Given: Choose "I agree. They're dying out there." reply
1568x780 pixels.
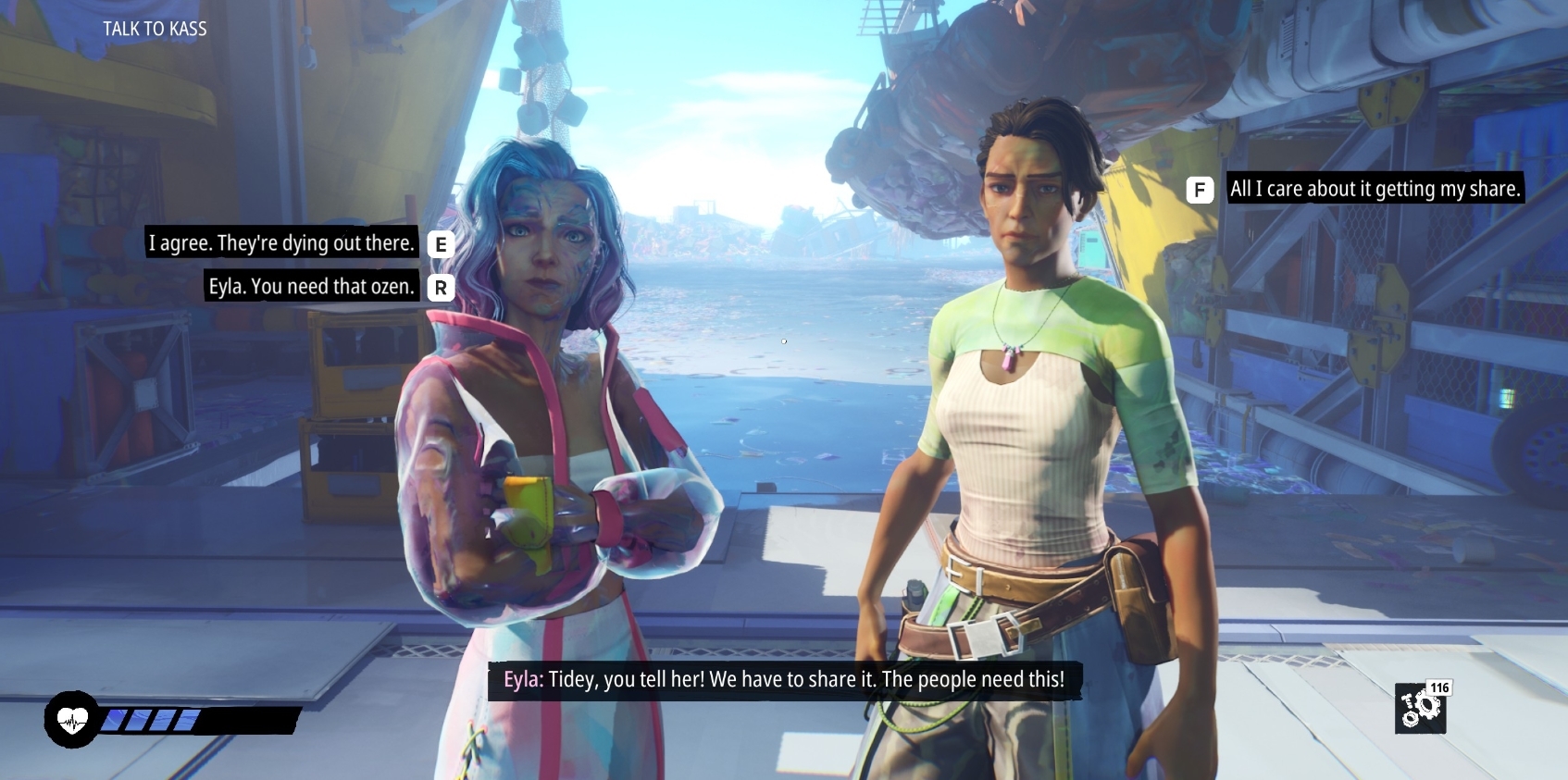Looking at the screenshot, I should click(281, 243).
